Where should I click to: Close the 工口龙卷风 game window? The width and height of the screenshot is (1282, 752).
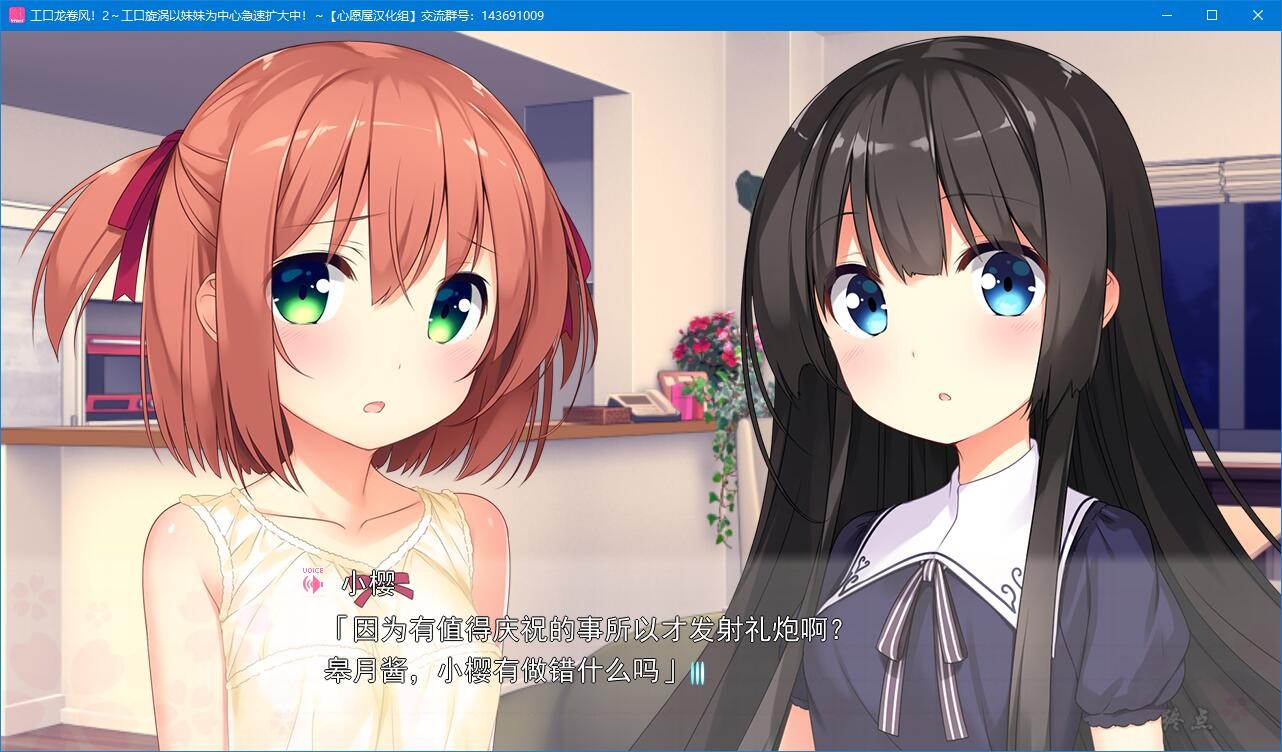pyautogui.click(x=1257, y=15)
